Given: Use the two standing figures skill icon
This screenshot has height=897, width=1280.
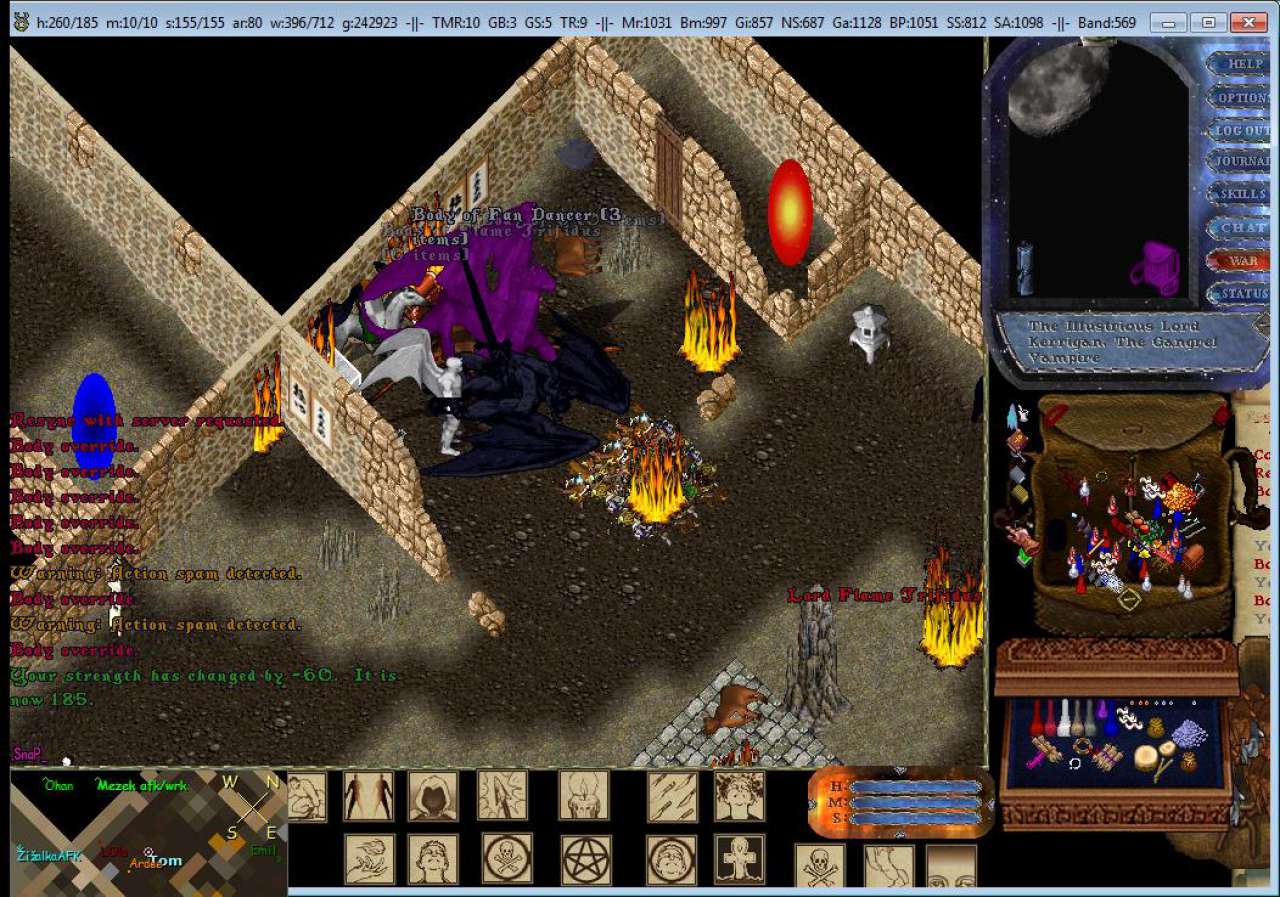Looking at the screenshot, I should pos(368,797).
